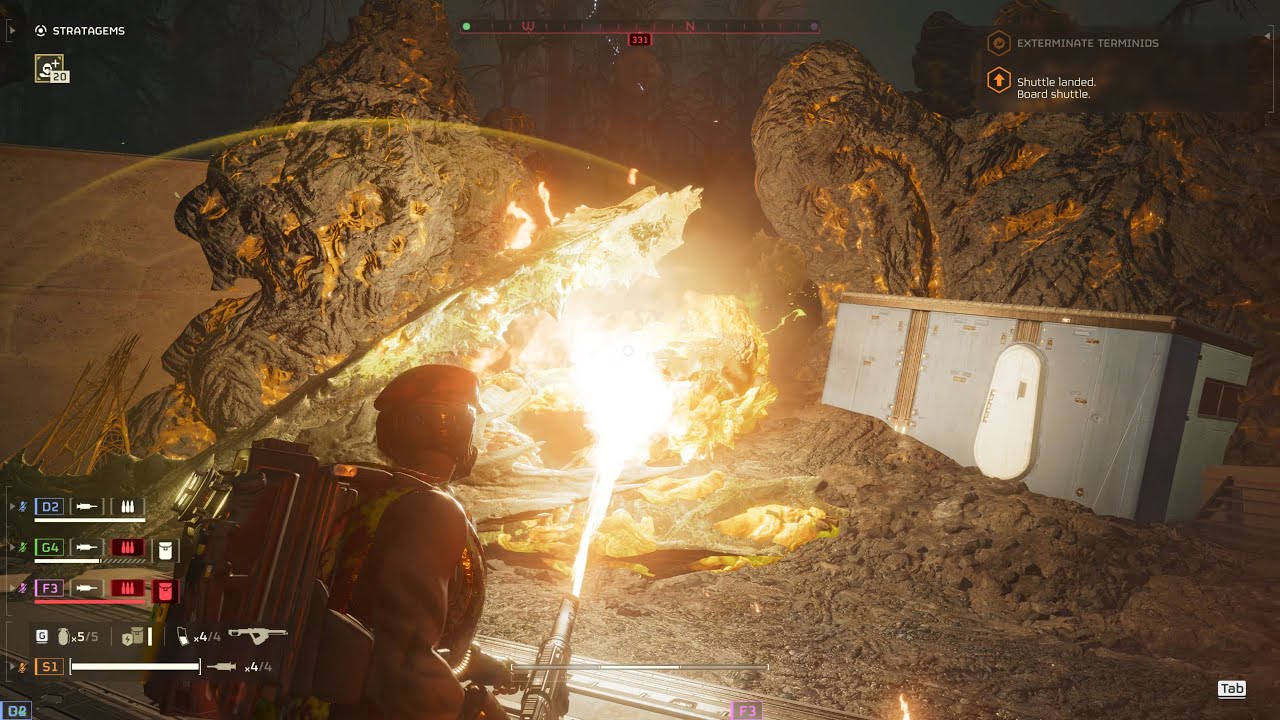Click G4's white backpack status icon
1280x720 pixels.
[166, 548]
